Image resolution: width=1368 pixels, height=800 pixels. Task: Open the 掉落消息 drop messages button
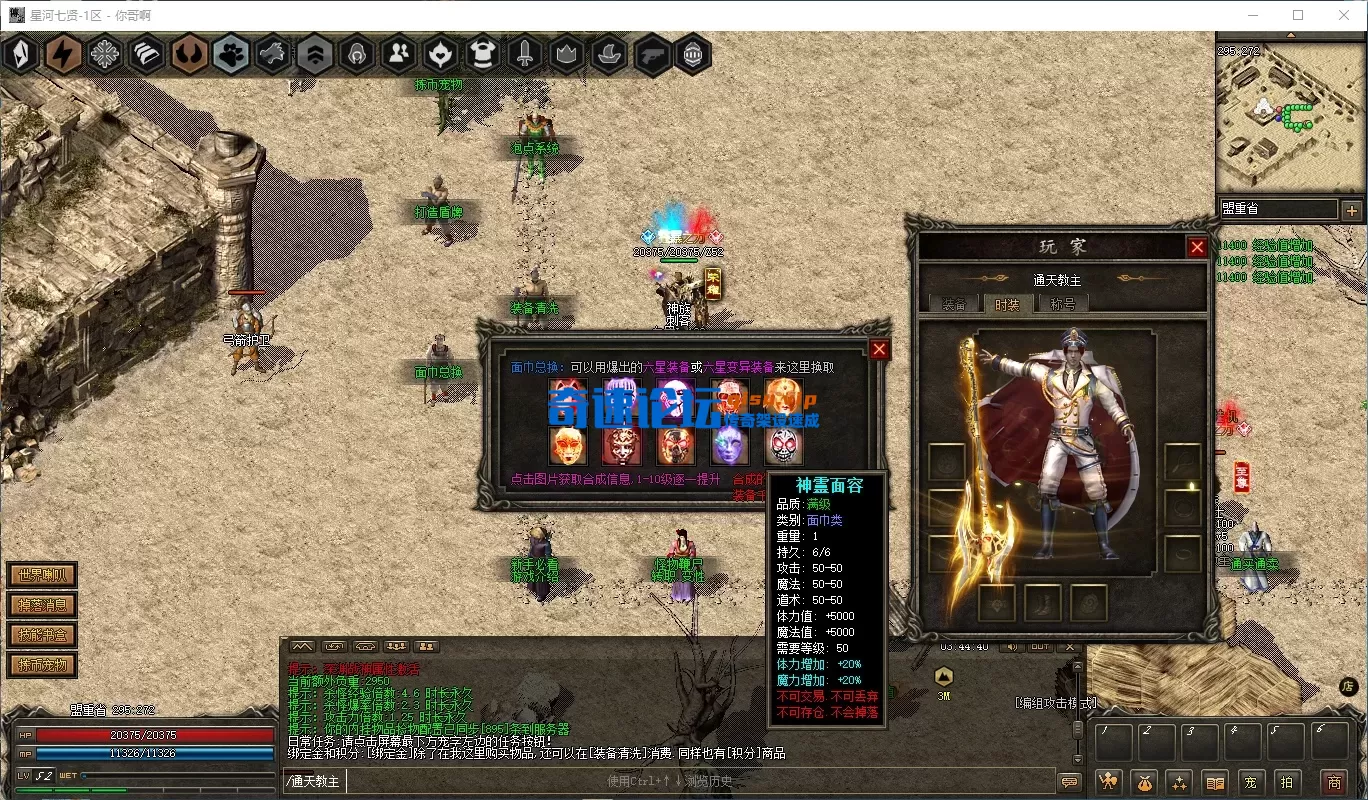pyautogui.click(x=42, y=605)
